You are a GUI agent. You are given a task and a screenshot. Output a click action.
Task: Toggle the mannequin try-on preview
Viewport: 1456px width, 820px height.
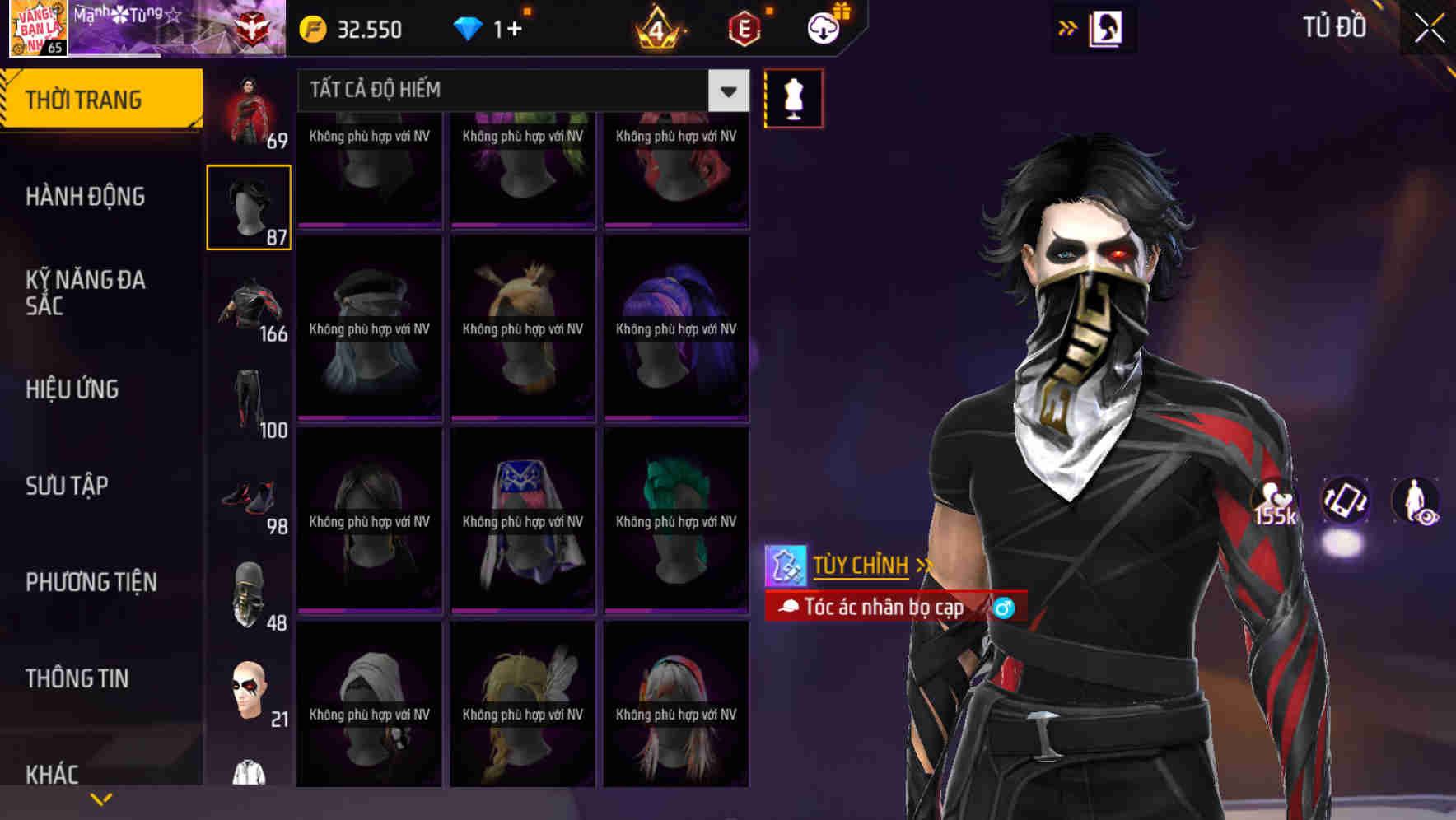792,97
